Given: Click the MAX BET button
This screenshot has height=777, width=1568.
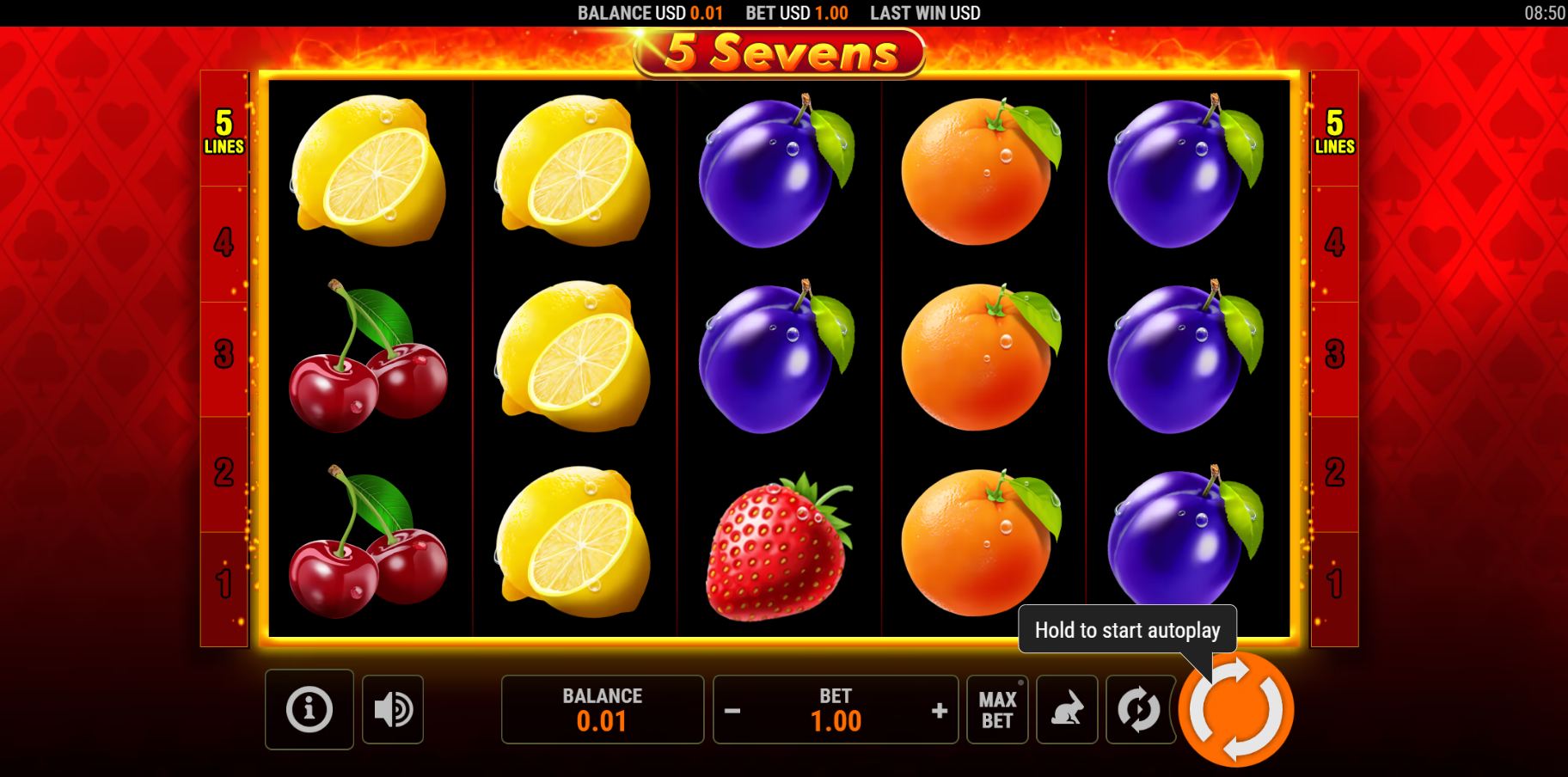Looking at the screenshot, I should click(996, 710).
